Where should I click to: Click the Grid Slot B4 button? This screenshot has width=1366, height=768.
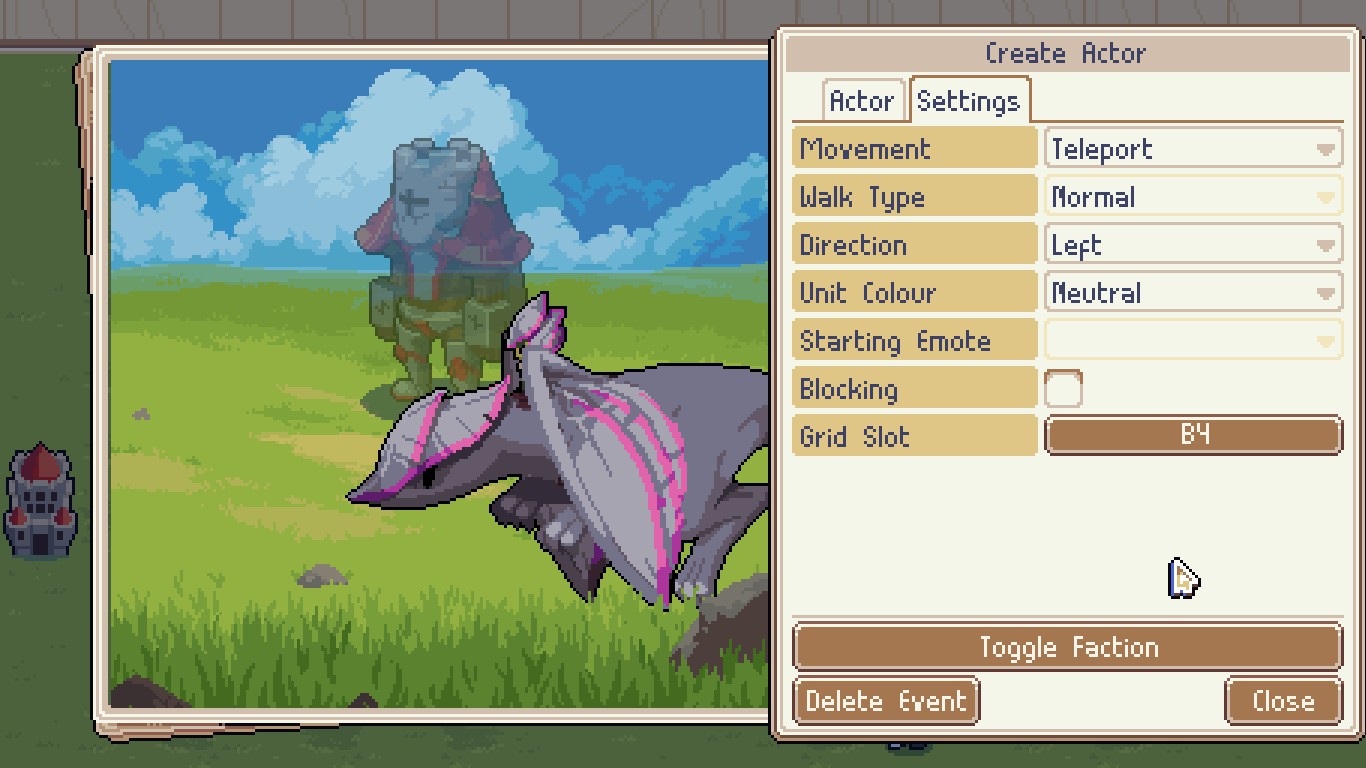pos(1192,436)
